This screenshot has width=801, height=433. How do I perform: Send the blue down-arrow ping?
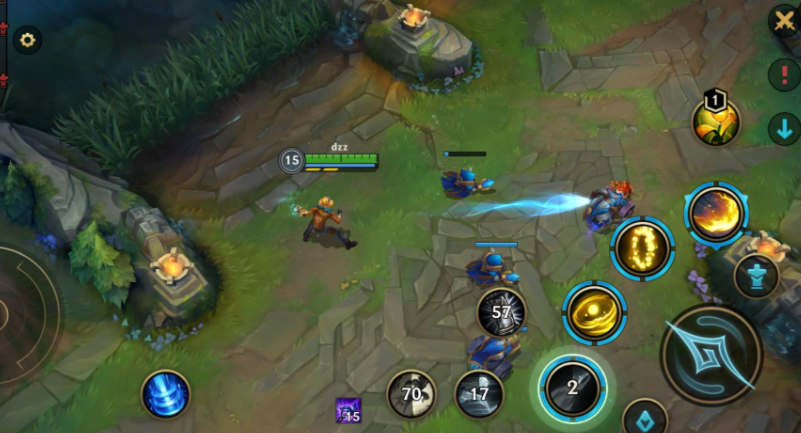784,128
